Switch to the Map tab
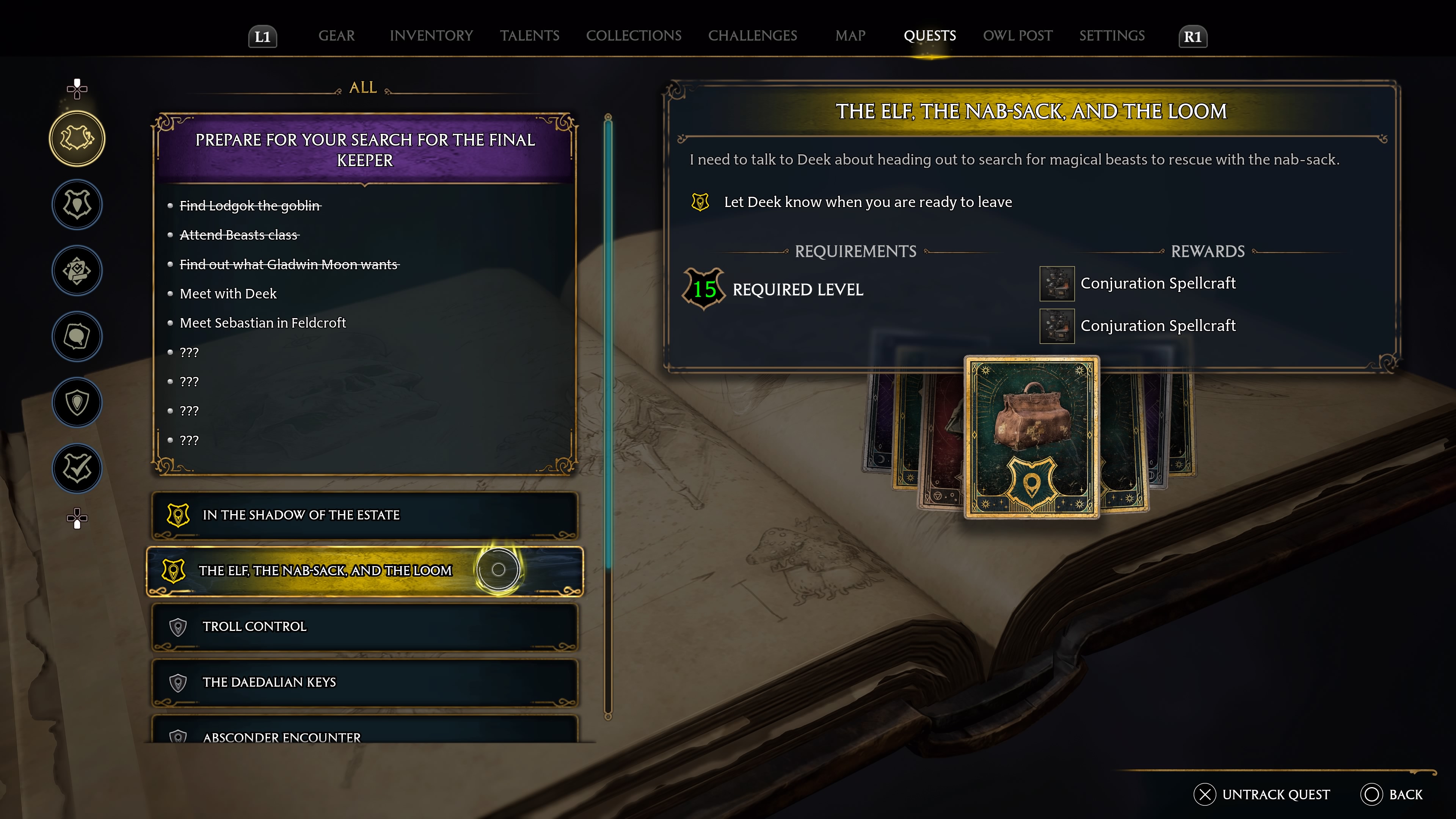Image resolution: width=1456 pixels, height=819 pixels. click(850, 36)
